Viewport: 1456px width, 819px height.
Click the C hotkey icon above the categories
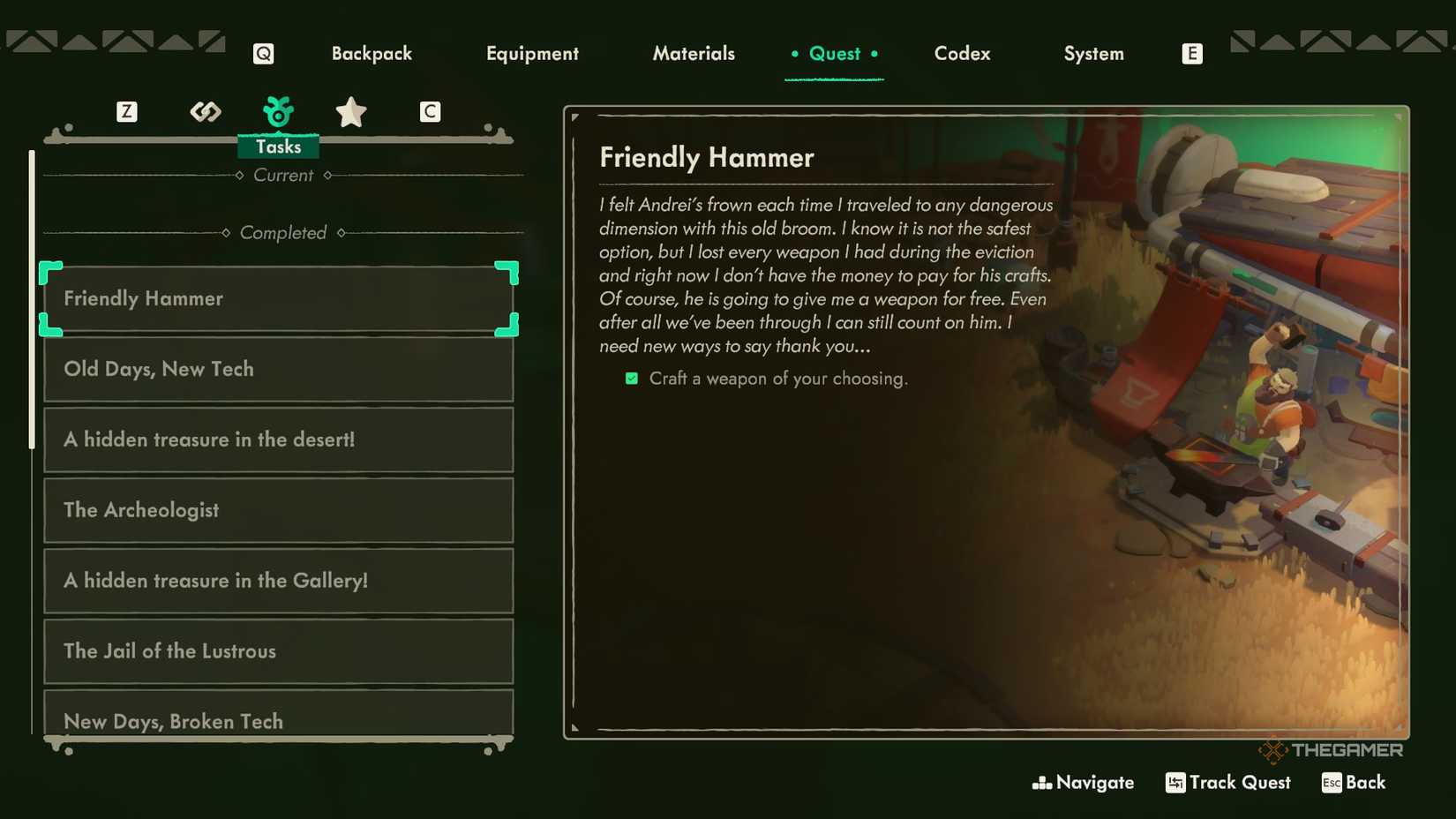tap(430, 112)
